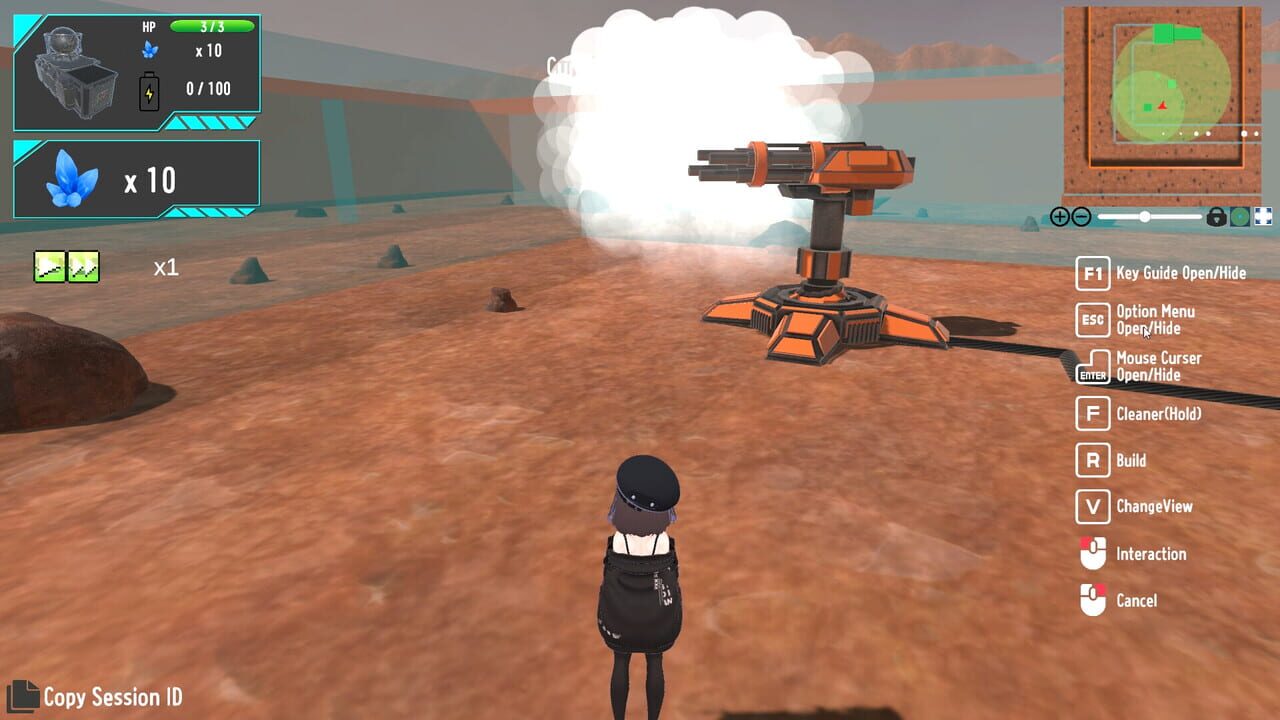This screenshot has height=720, width=1280.
Task: Click the blue crystal x10 panel
Action: tap(135, 176)
